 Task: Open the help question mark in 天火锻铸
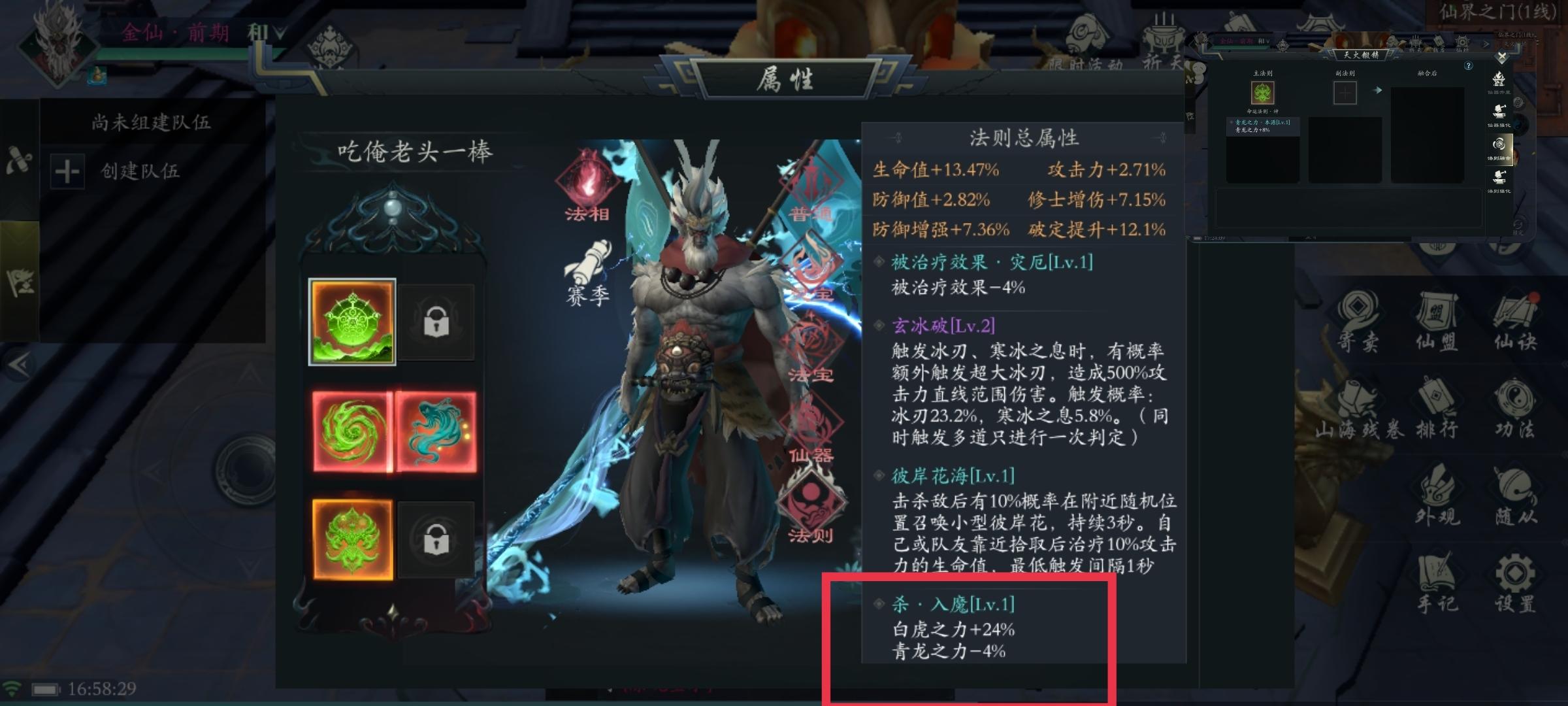coord(1469,65)
